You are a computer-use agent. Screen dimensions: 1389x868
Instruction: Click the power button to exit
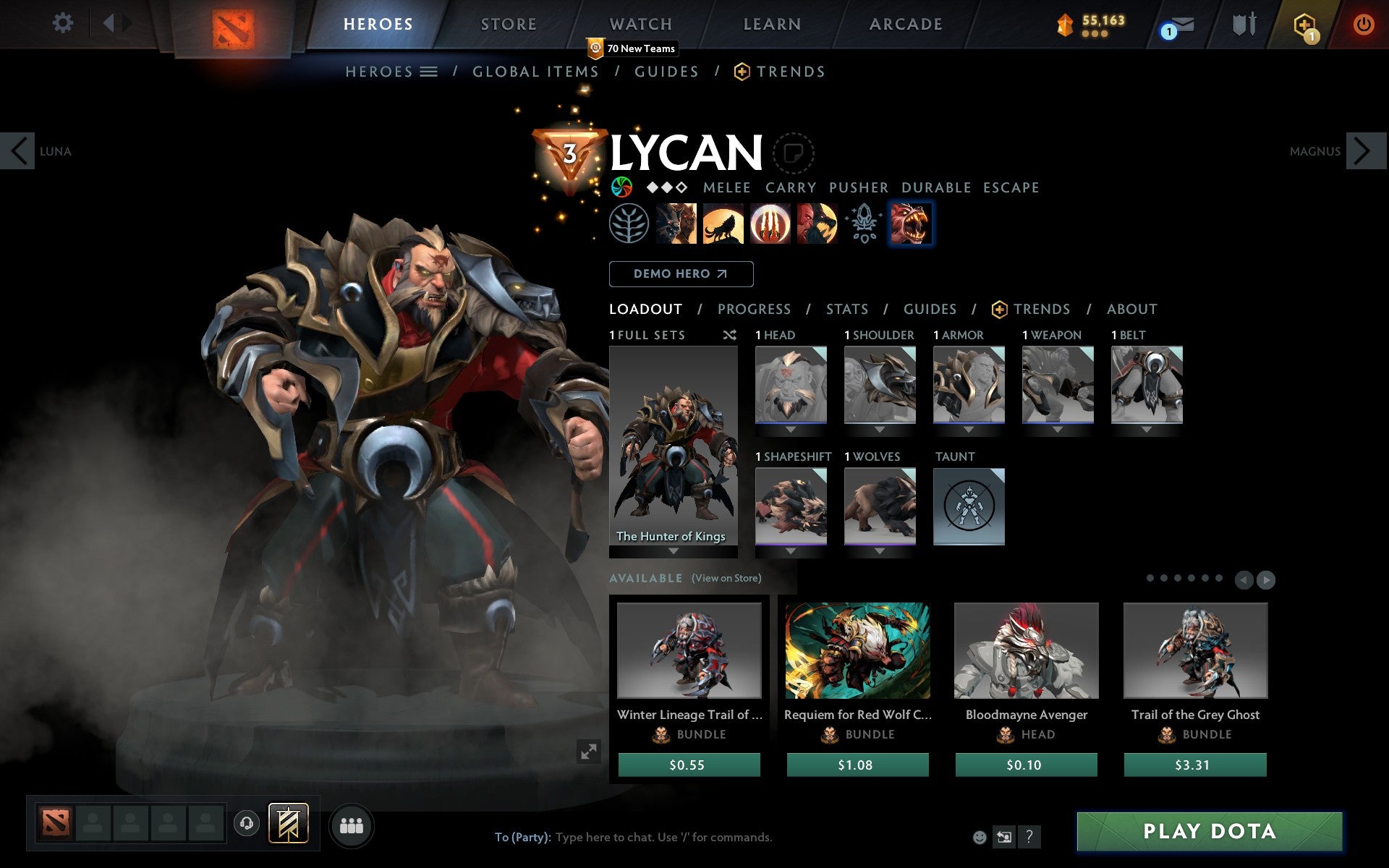(1363, 24)
